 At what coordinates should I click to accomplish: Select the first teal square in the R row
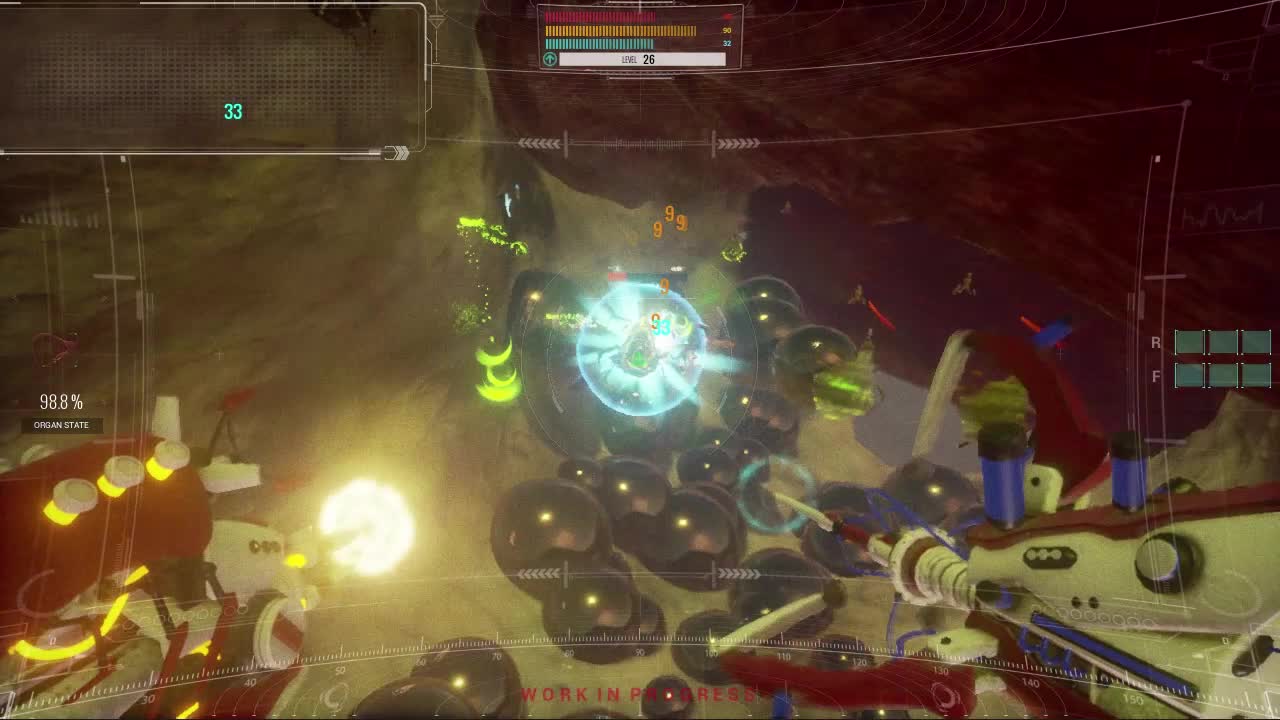coord(1190,342)
